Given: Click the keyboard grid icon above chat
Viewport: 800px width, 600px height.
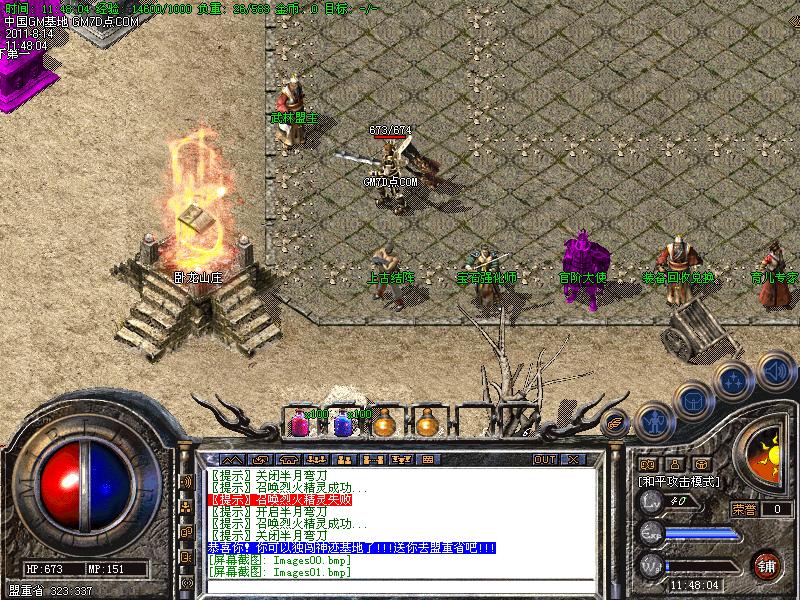Looking at the screenshot, I should pos(428,459).
